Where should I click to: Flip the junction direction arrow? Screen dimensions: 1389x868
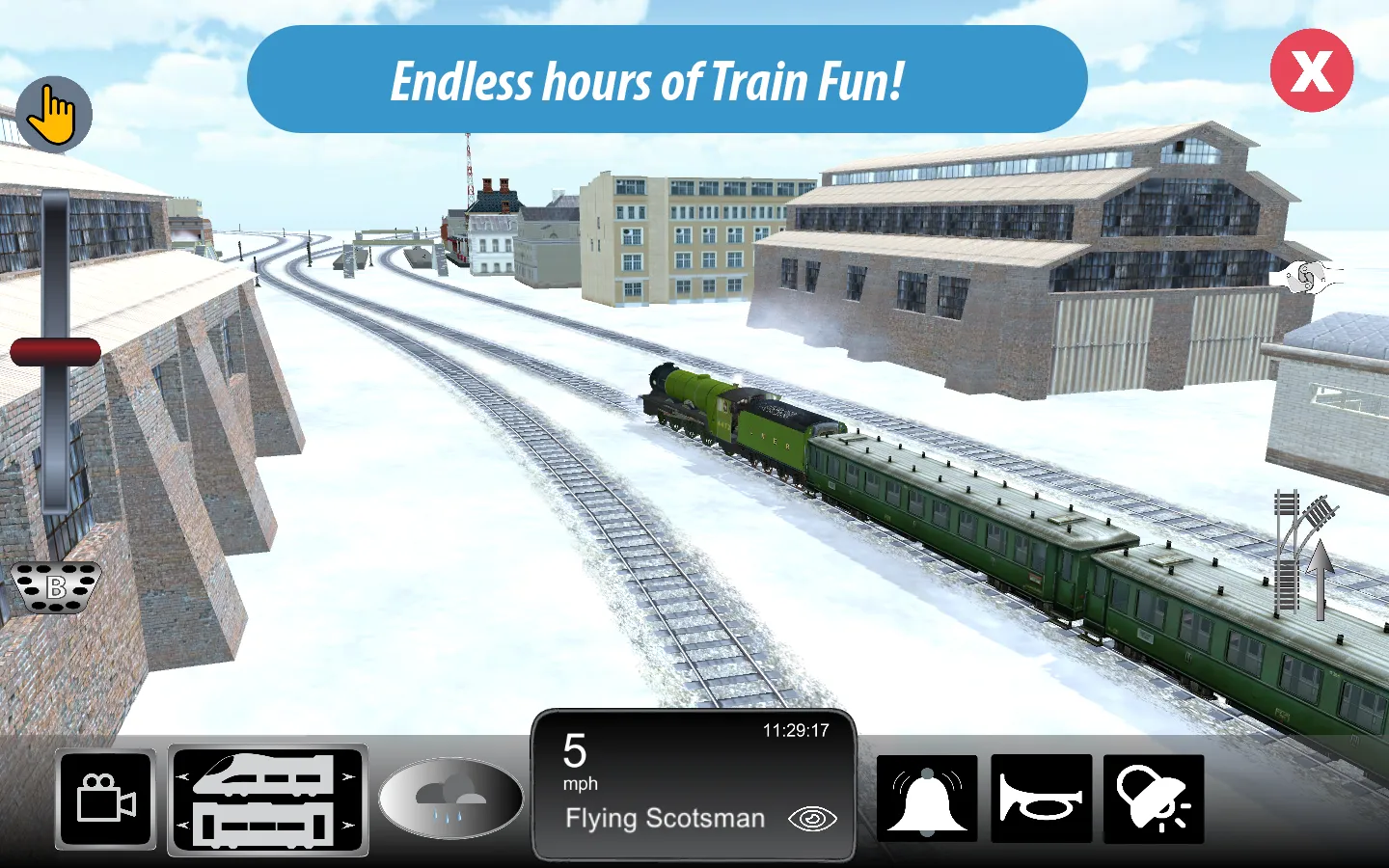1321,579
